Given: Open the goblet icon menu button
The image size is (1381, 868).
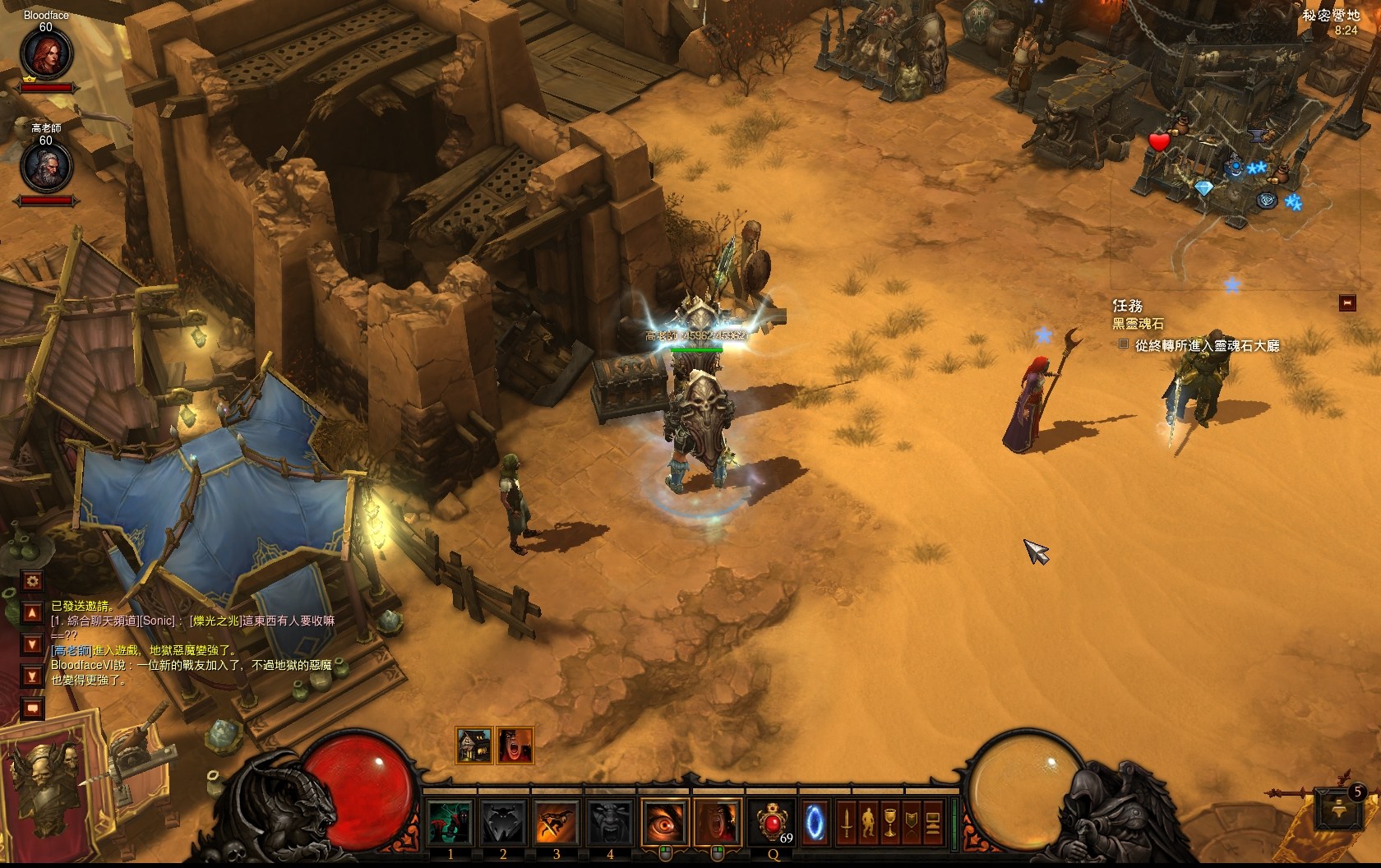Looking at the screenshot, I should 889,822.
